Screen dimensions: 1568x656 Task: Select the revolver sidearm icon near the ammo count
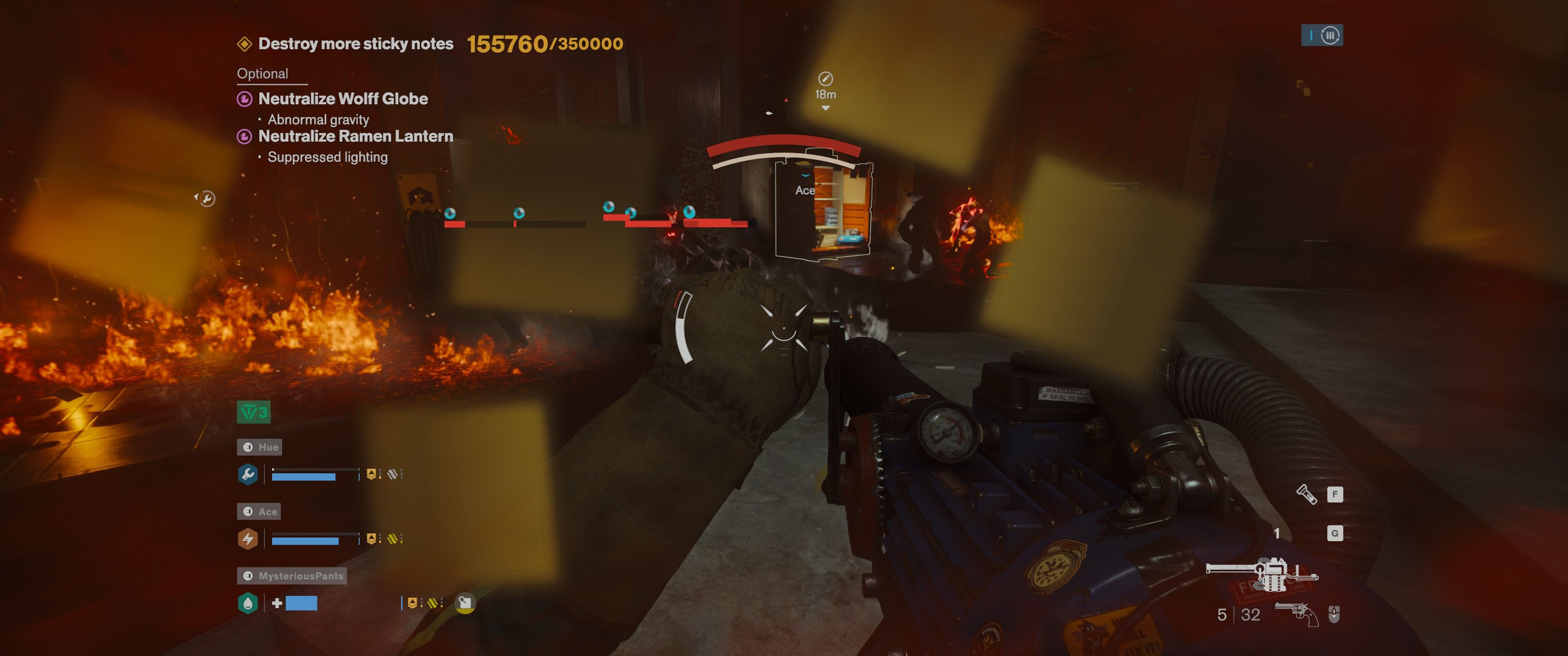pos(1296,614)
